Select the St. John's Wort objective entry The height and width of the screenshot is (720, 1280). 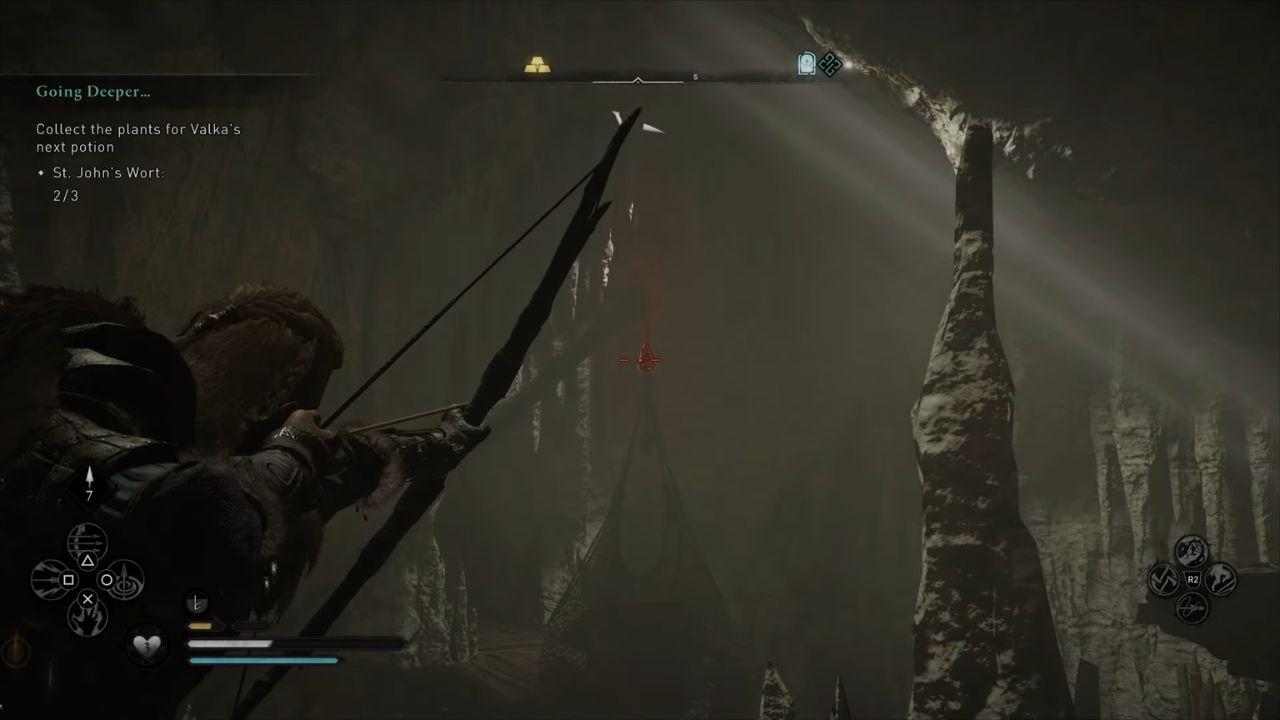108,172
